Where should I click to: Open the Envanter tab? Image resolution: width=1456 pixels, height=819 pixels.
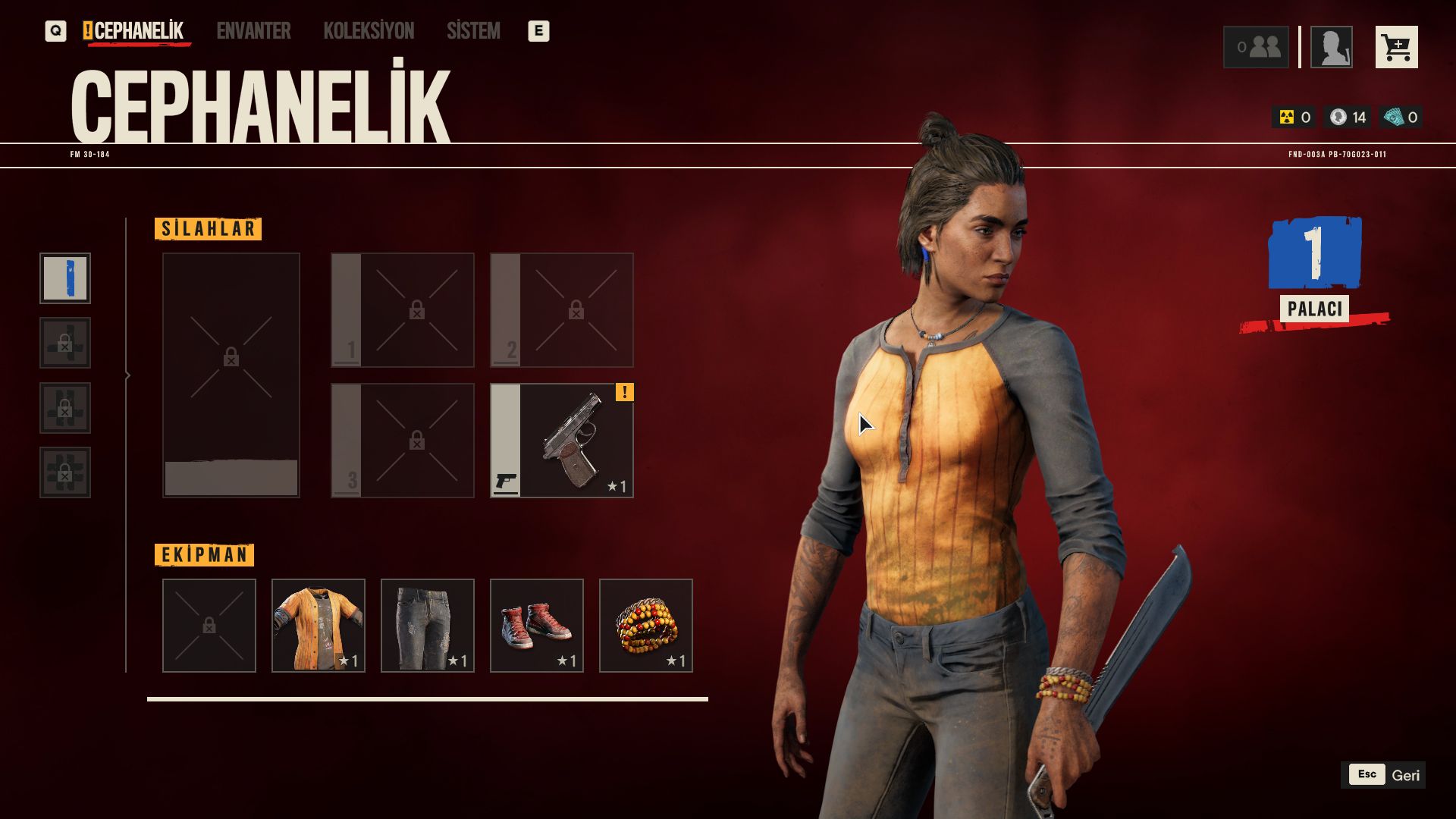pos(253,31)
